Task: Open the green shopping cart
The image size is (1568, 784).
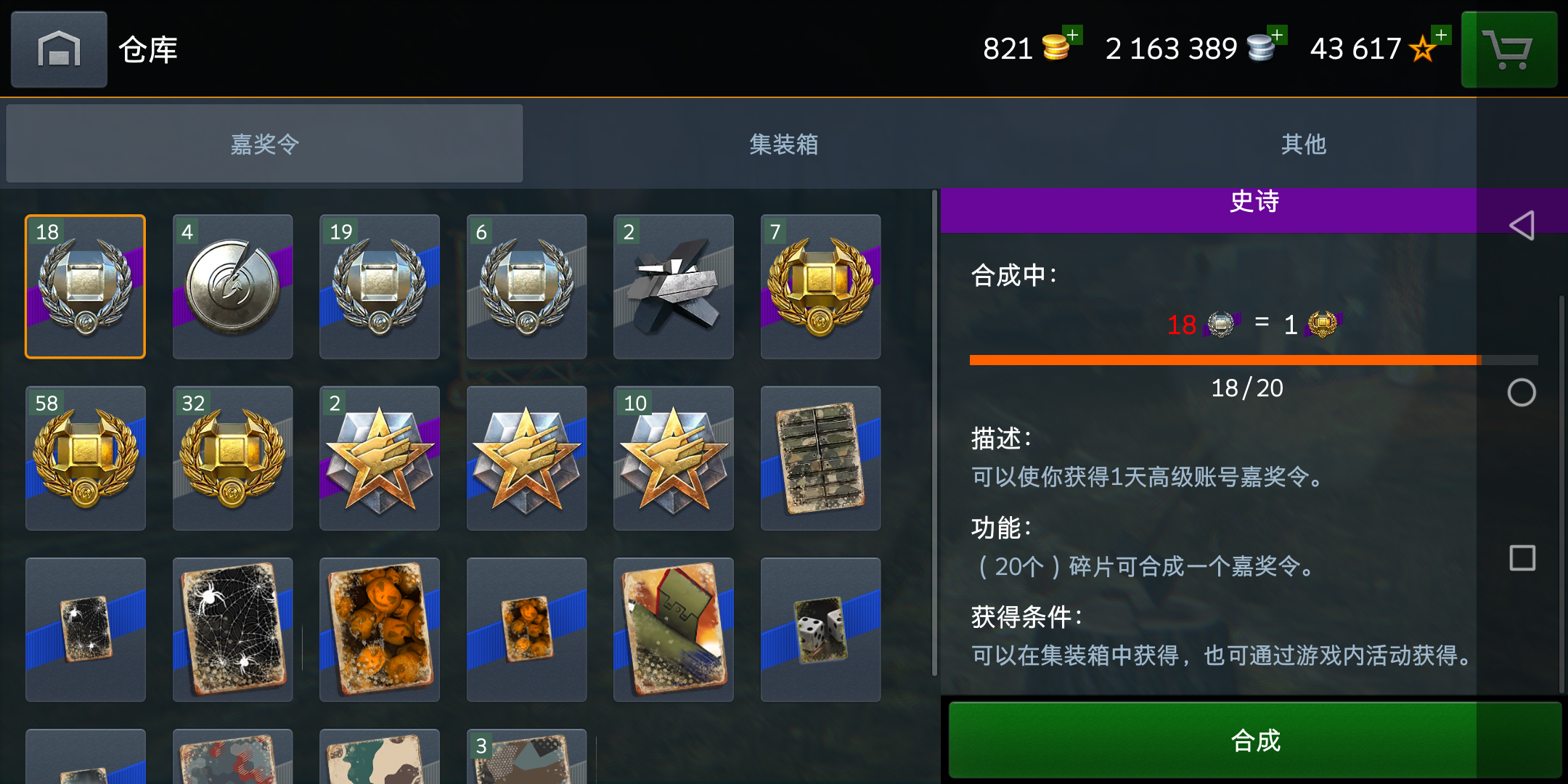Action: point(1509,49)
